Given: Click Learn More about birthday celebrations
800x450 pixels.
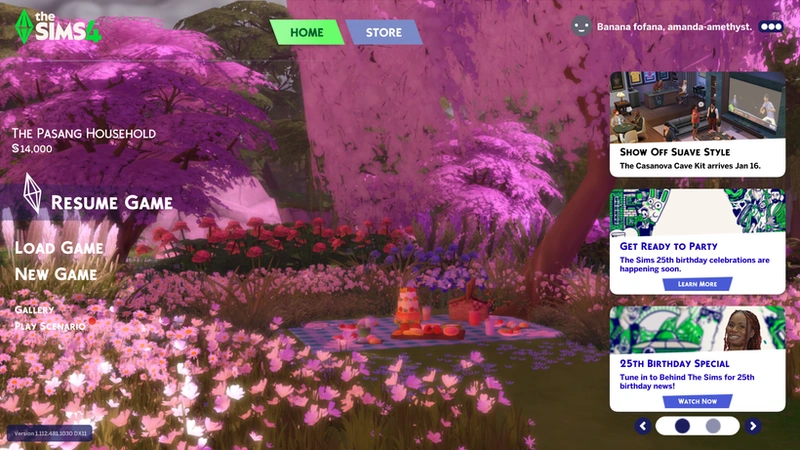Looking at the screenshot, I should [697, 284].
